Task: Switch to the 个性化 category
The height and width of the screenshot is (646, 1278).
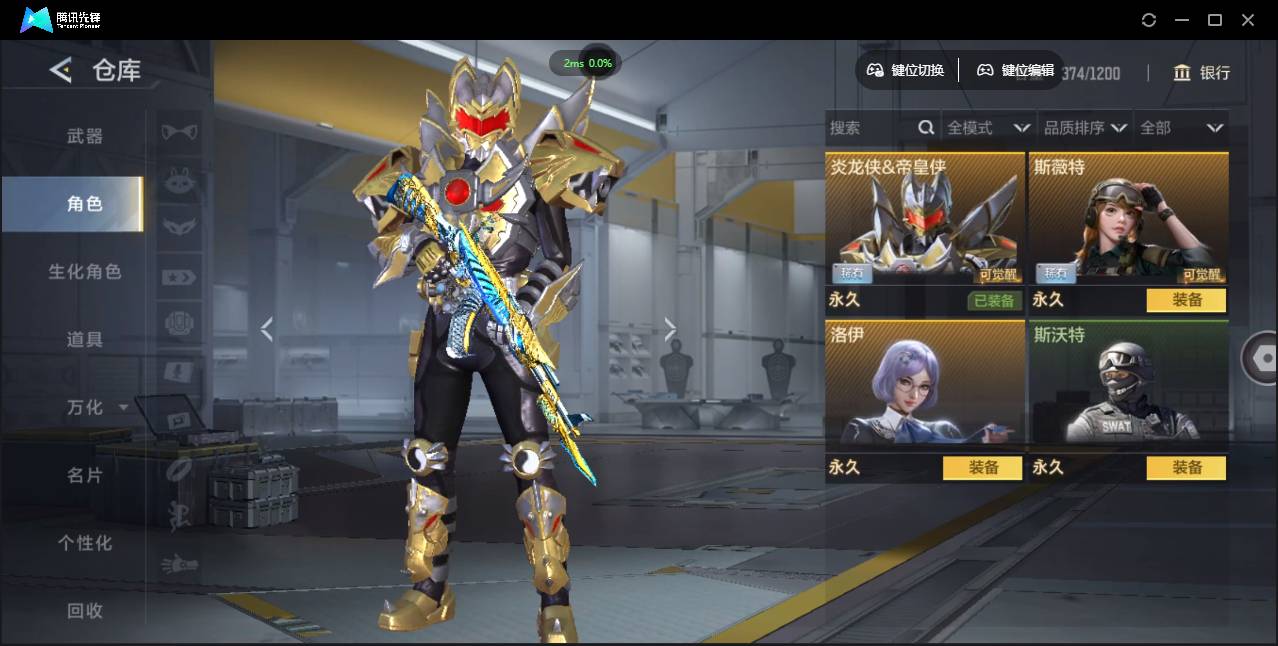Action: [x=85, y=543]
